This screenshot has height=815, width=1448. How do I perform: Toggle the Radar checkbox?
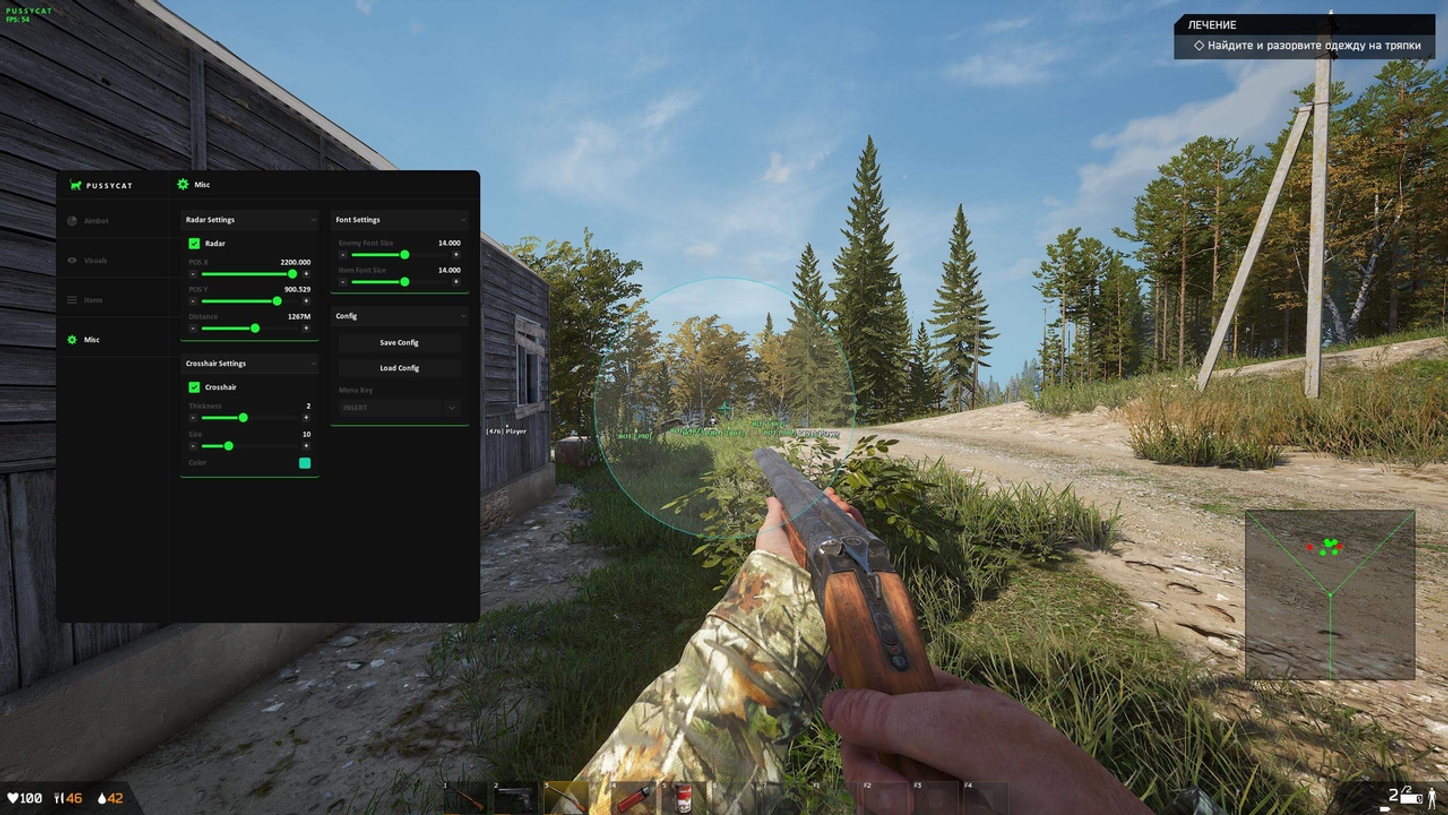(194, 243)
